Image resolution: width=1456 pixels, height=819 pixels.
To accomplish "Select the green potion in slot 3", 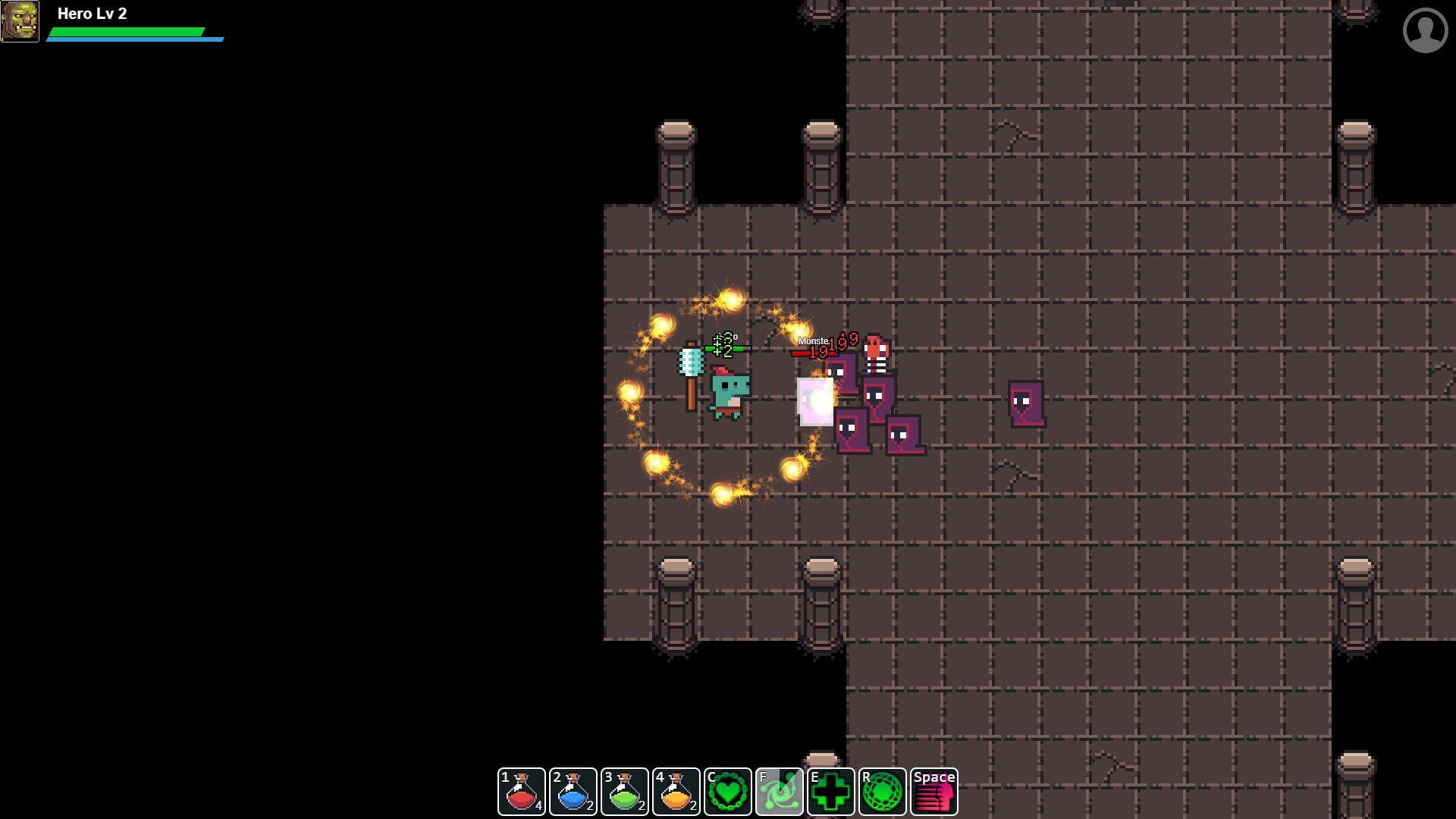I will click(x=624, y=791).
